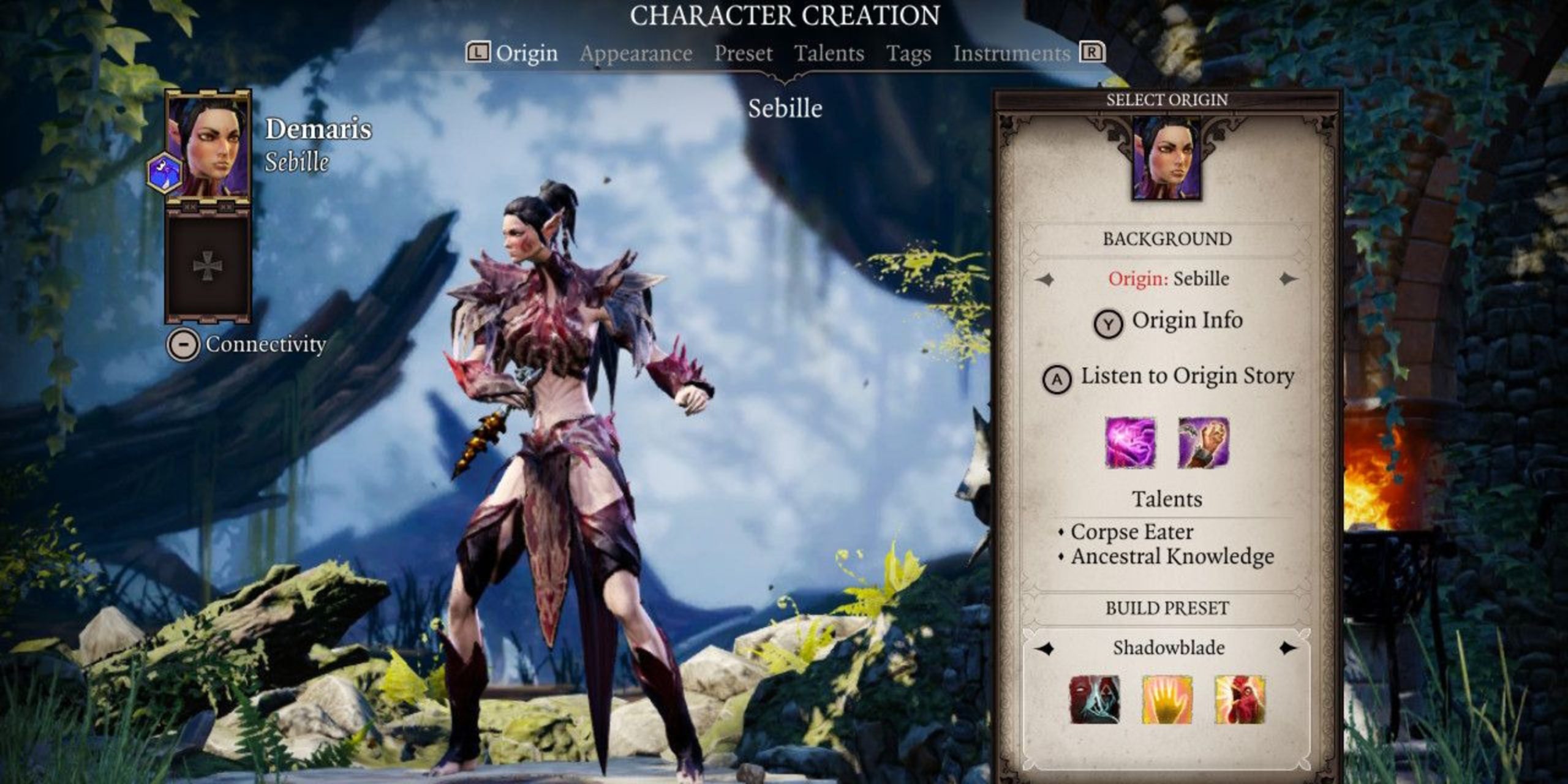Switch to the Instruments tab
1568x784 pixels.
[1011, 54]
